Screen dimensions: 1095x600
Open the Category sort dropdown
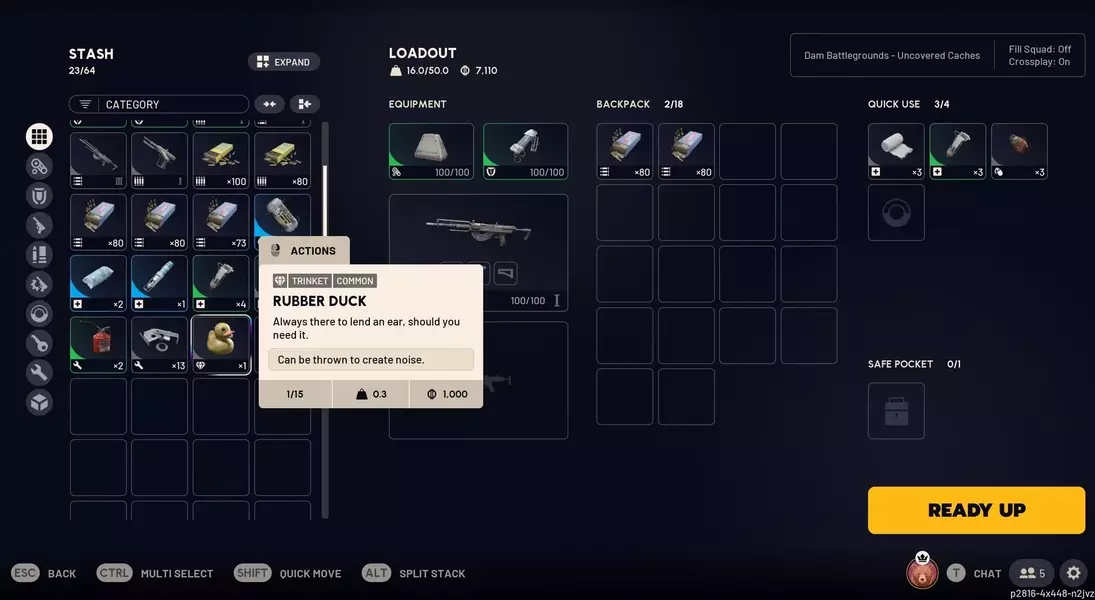pos(159,104)
